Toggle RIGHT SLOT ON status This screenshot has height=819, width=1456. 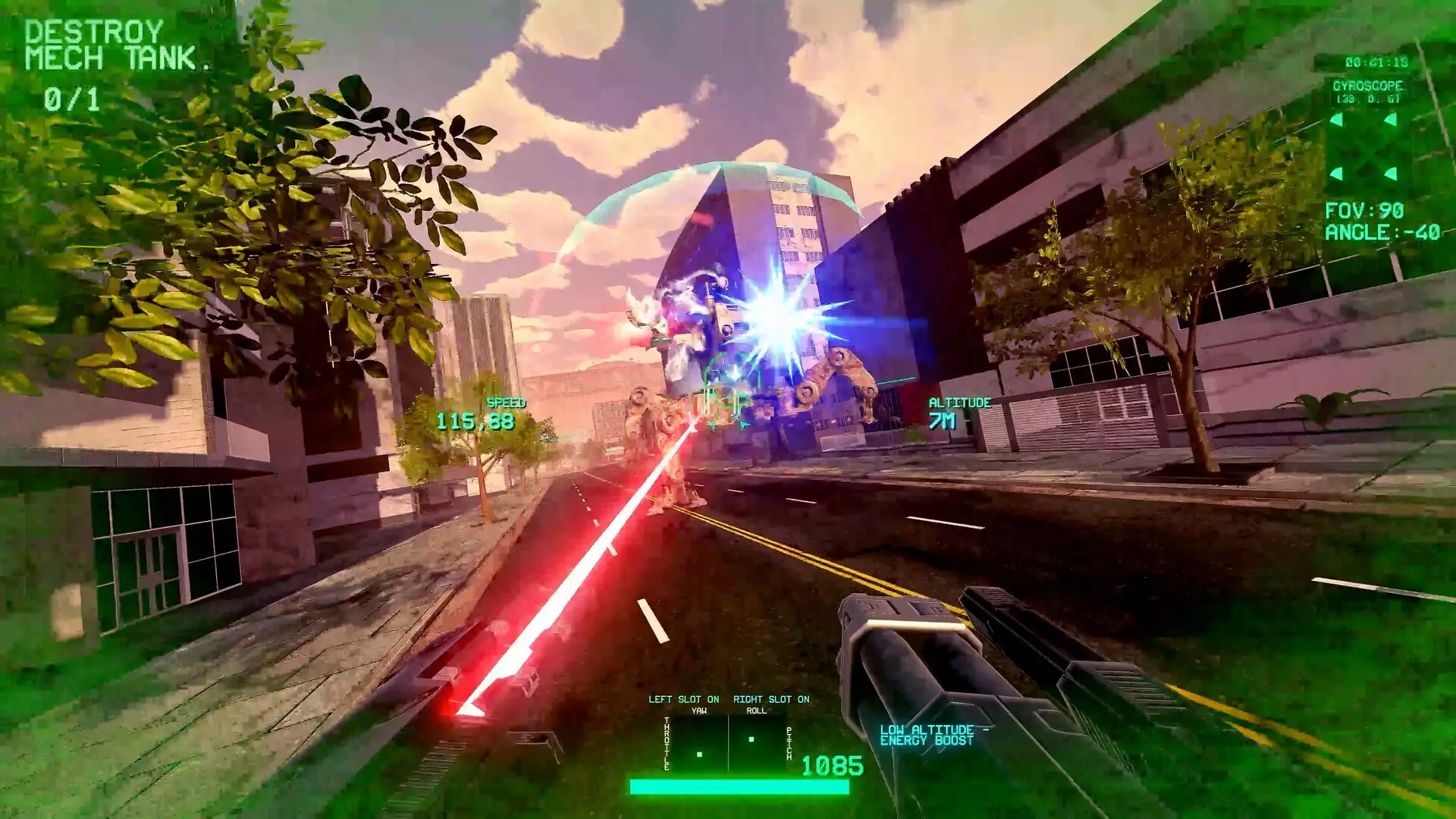click(772, 699)
